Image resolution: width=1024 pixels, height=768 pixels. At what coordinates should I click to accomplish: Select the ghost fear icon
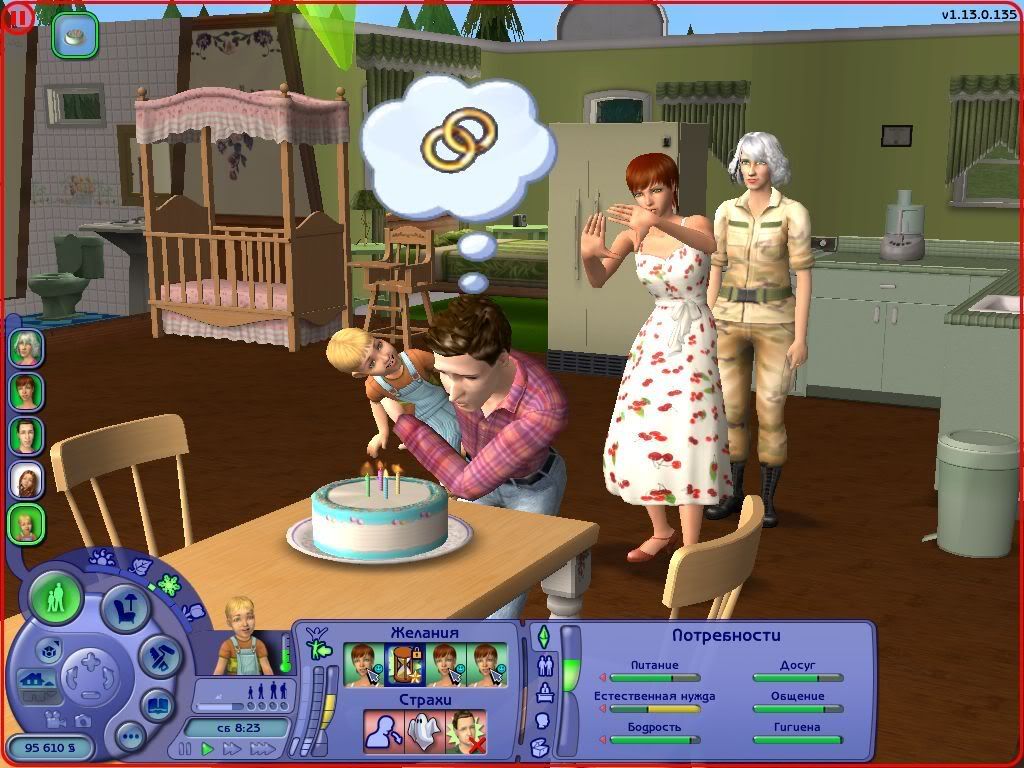pyautogui.click(x=424, y=731)
